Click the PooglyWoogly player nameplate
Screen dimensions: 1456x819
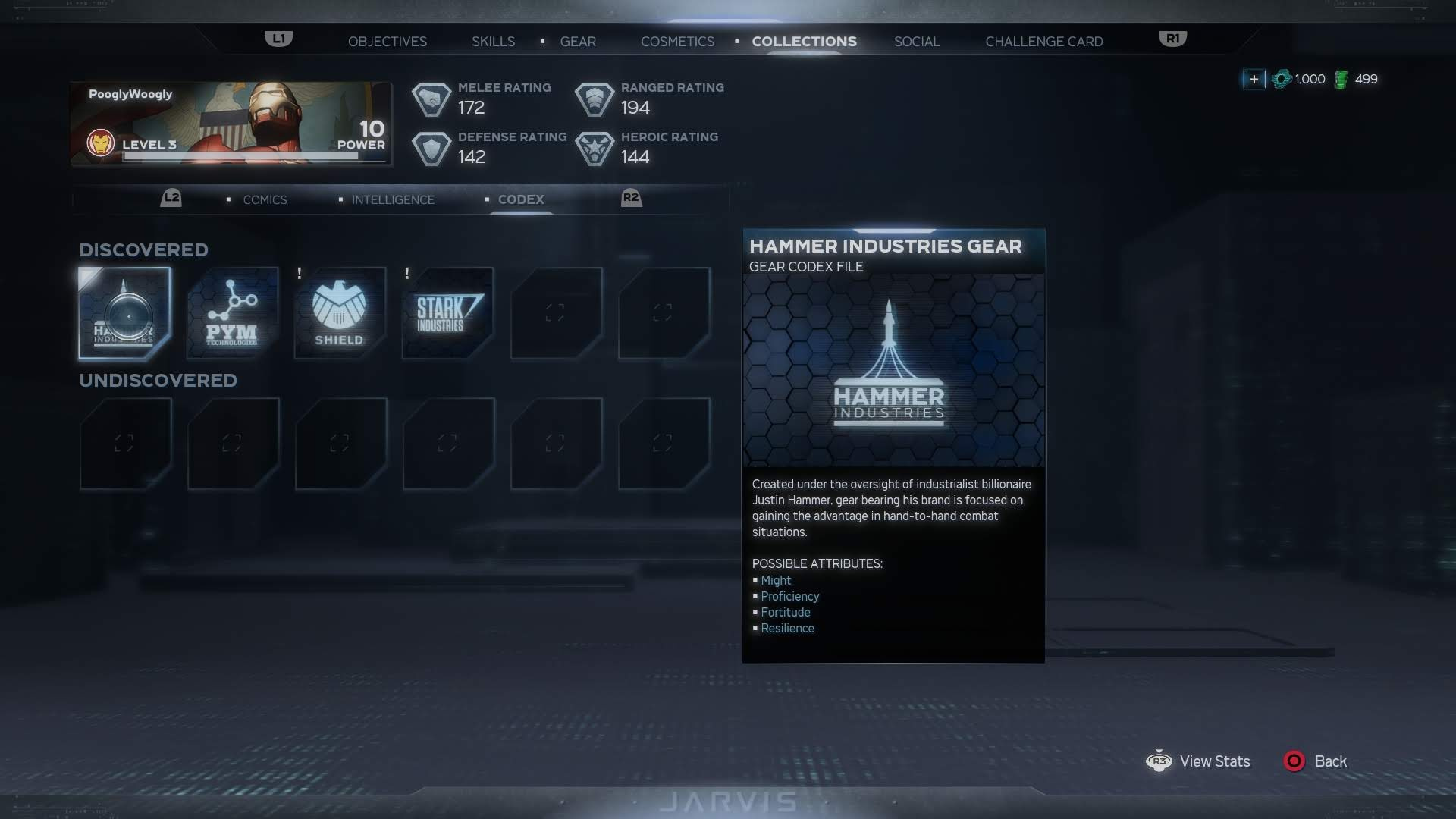(x=231, y=124)
